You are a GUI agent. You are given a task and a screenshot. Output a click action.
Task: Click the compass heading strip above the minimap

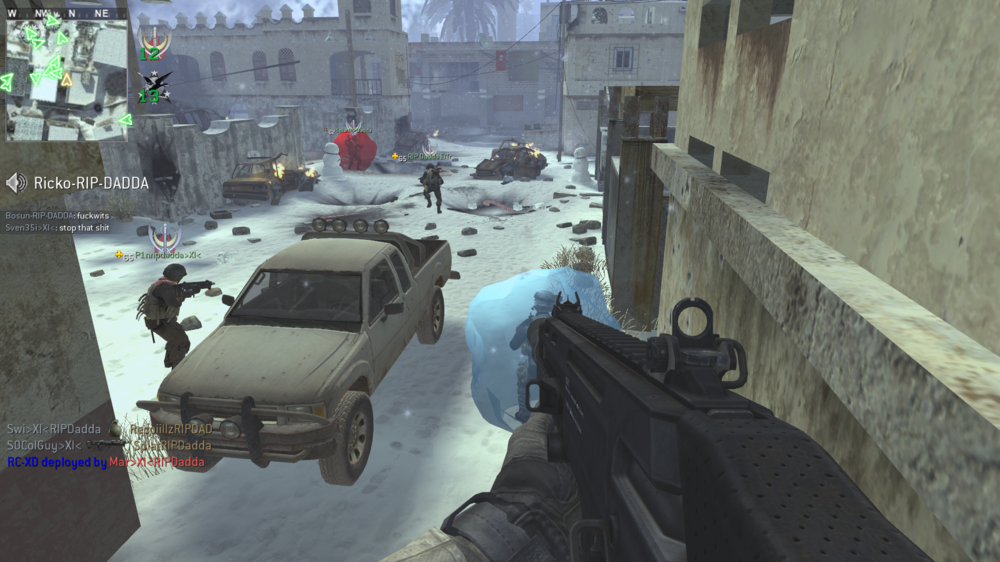coord(67,14)
